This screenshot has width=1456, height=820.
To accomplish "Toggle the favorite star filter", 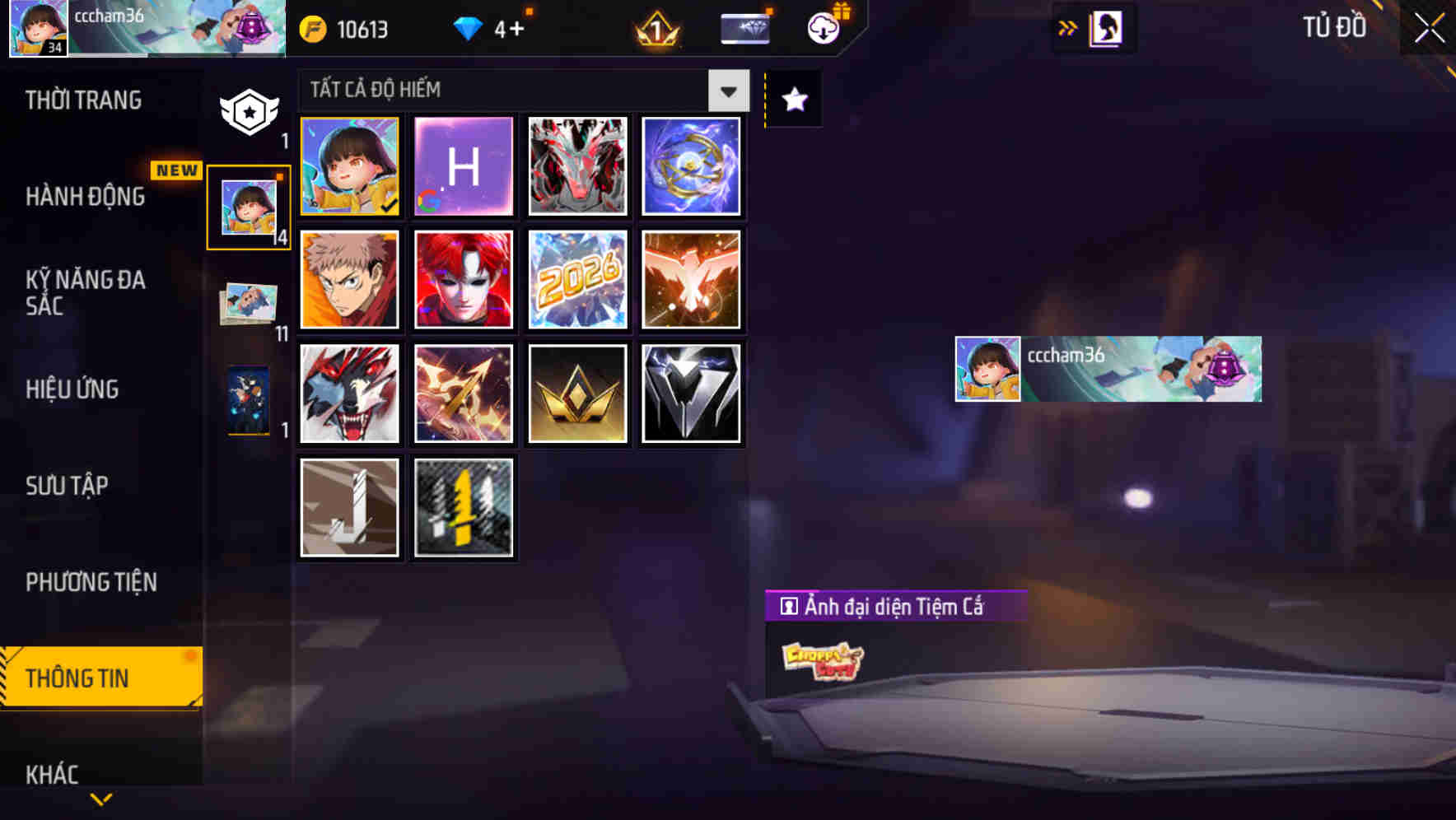I will [793, 99].
